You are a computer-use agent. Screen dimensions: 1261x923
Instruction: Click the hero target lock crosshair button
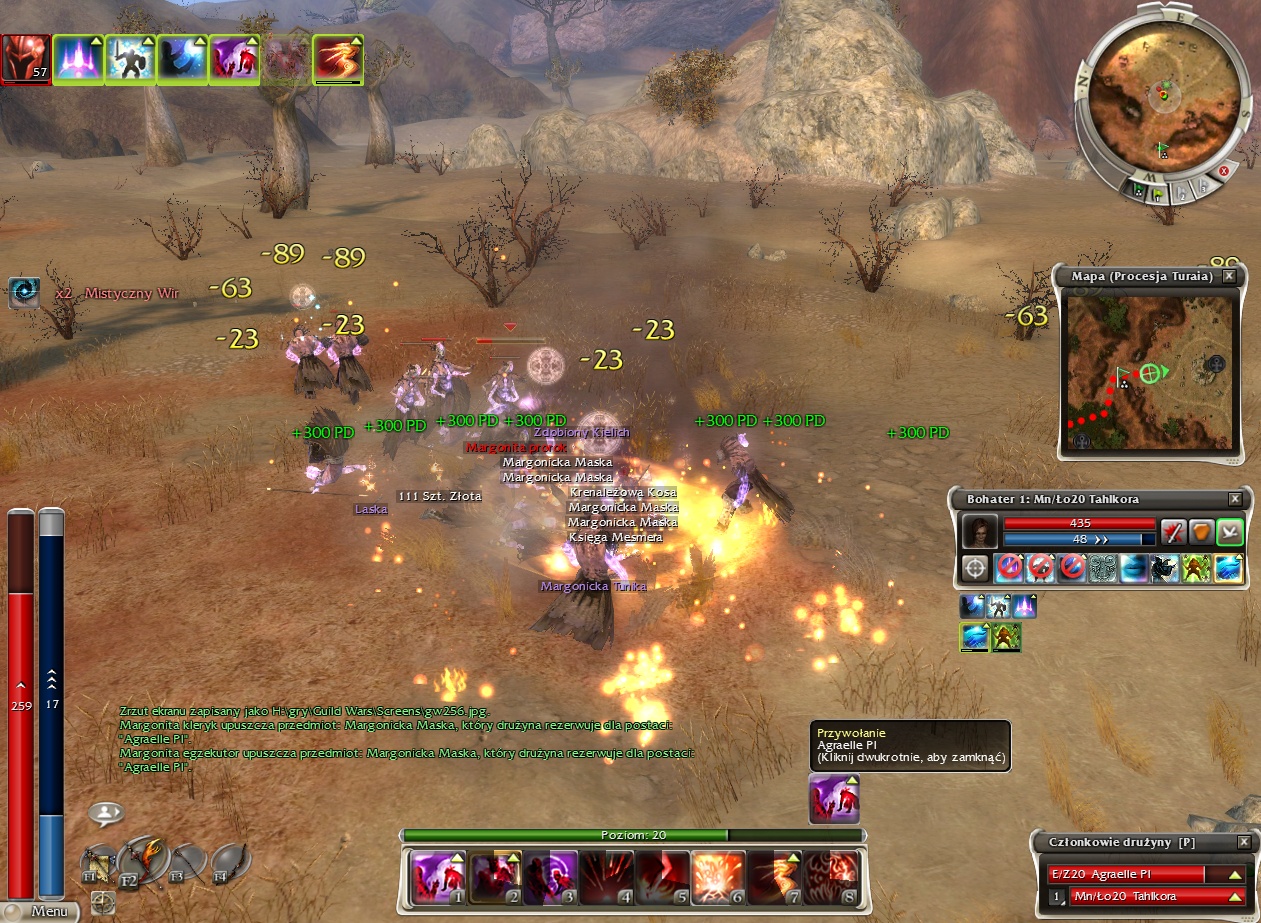click(x=975, y=568)
